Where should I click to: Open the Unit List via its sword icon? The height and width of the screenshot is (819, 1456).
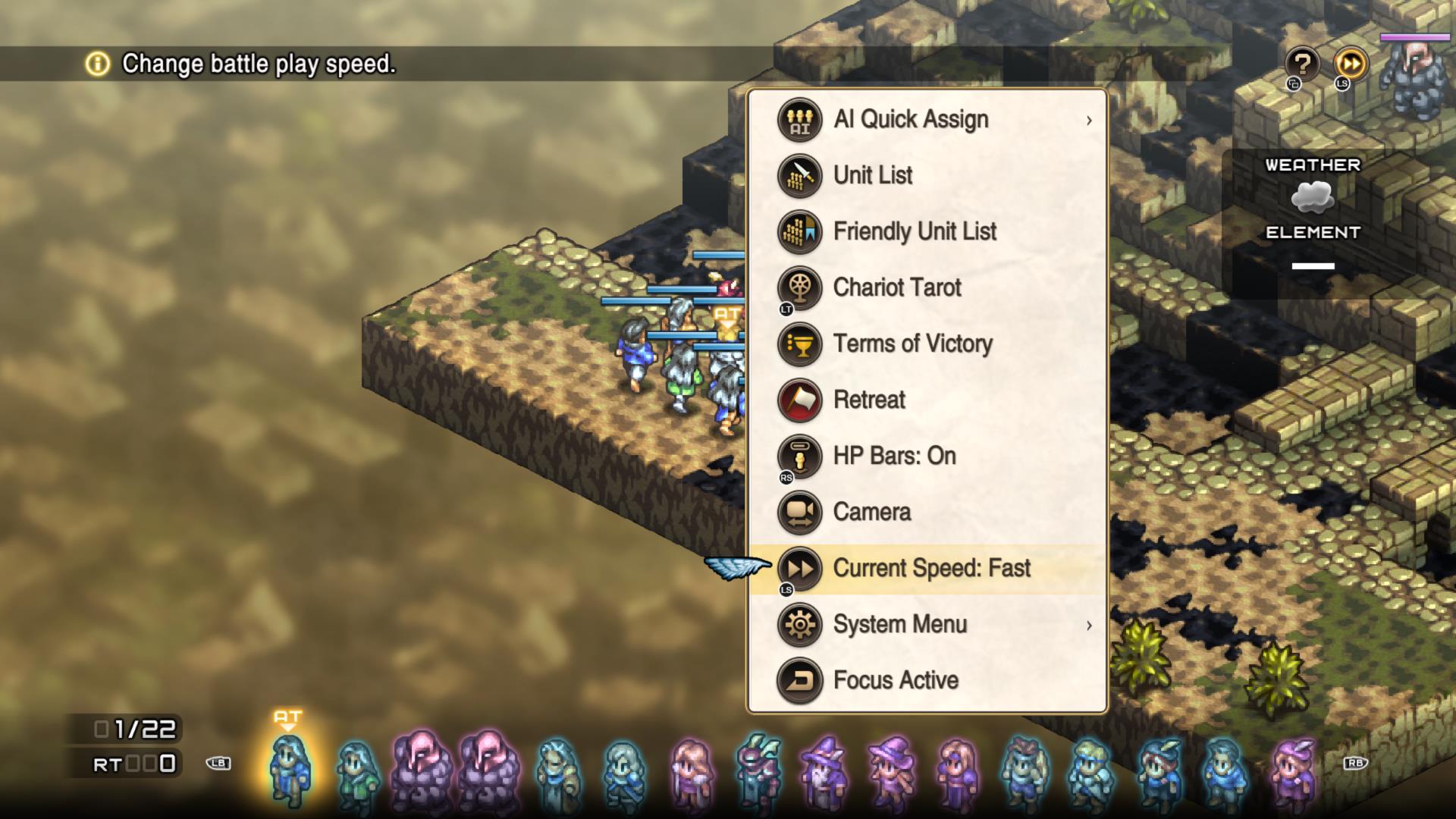[x=799, y=175]
